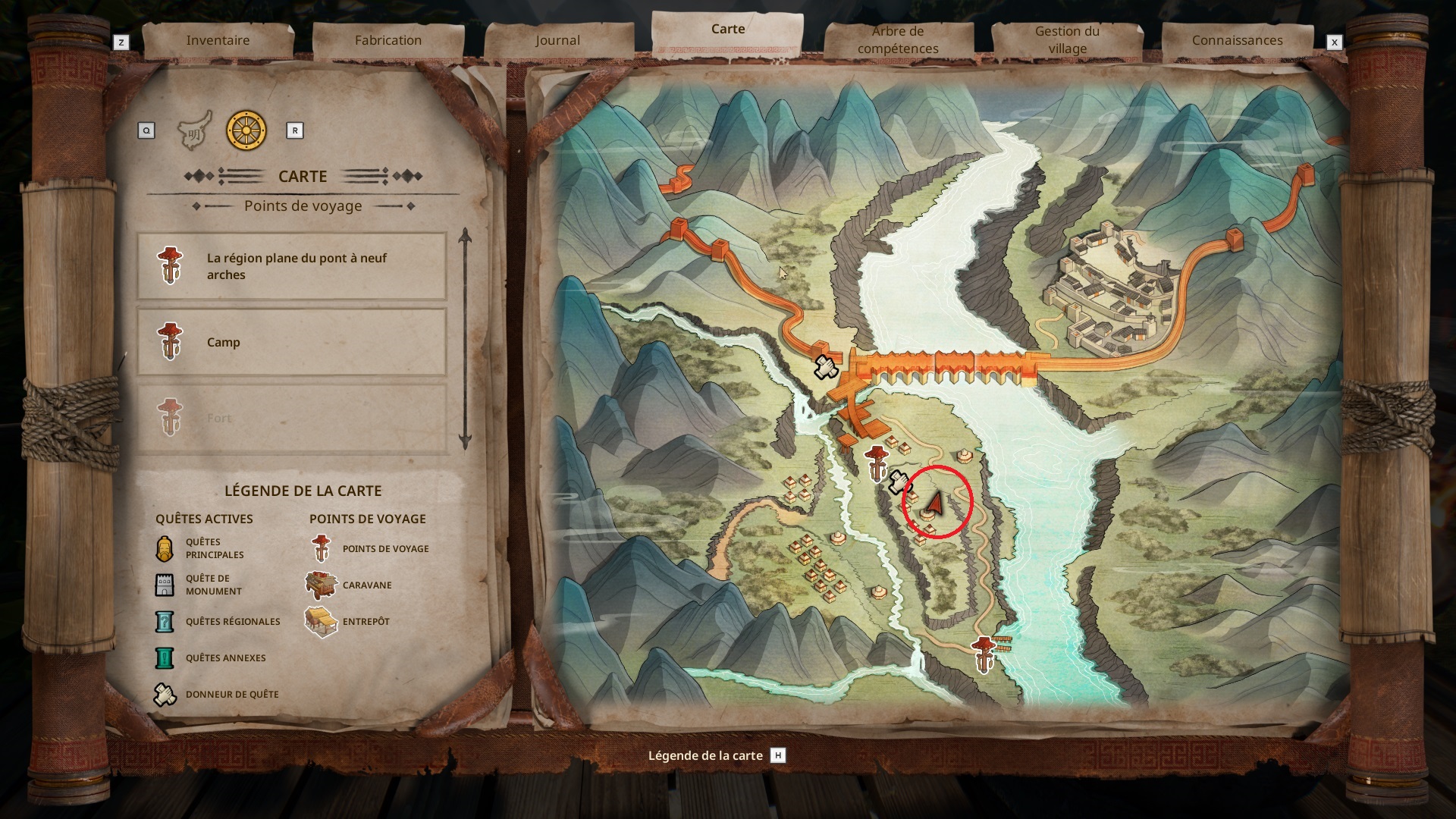Select the travel point marker by the riverside dock

pyautogui.click(x=984, y=654)
